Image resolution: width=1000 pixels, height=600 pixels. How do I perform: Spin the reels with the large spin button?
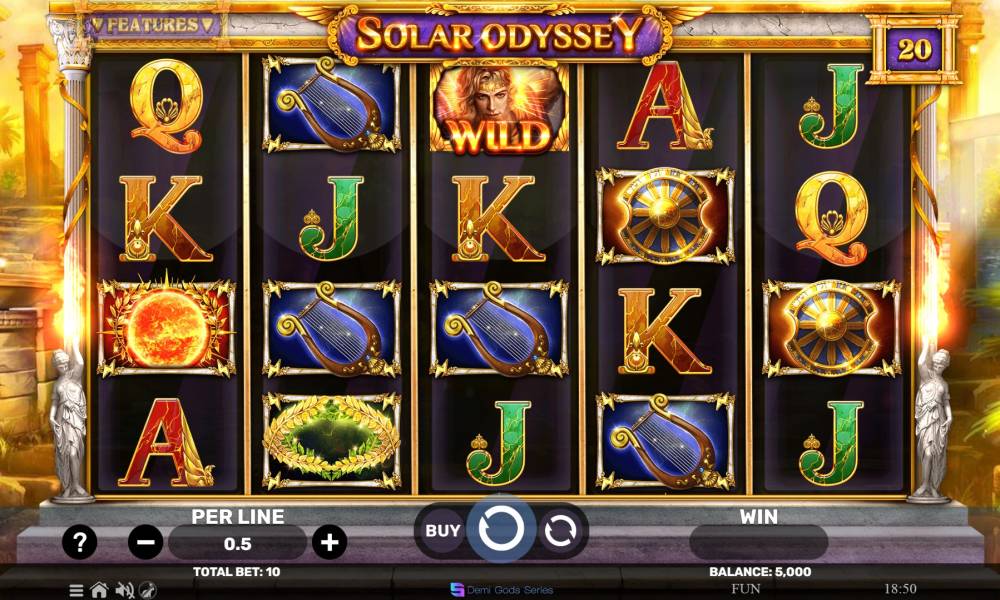coord(500,529)
